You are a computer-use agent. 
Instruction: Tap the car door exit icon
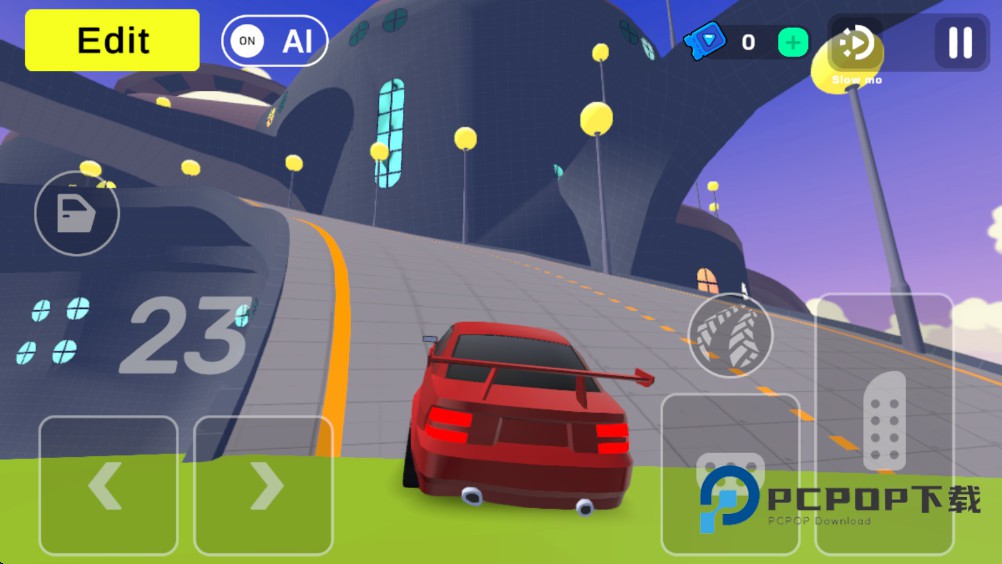[77, 213]
